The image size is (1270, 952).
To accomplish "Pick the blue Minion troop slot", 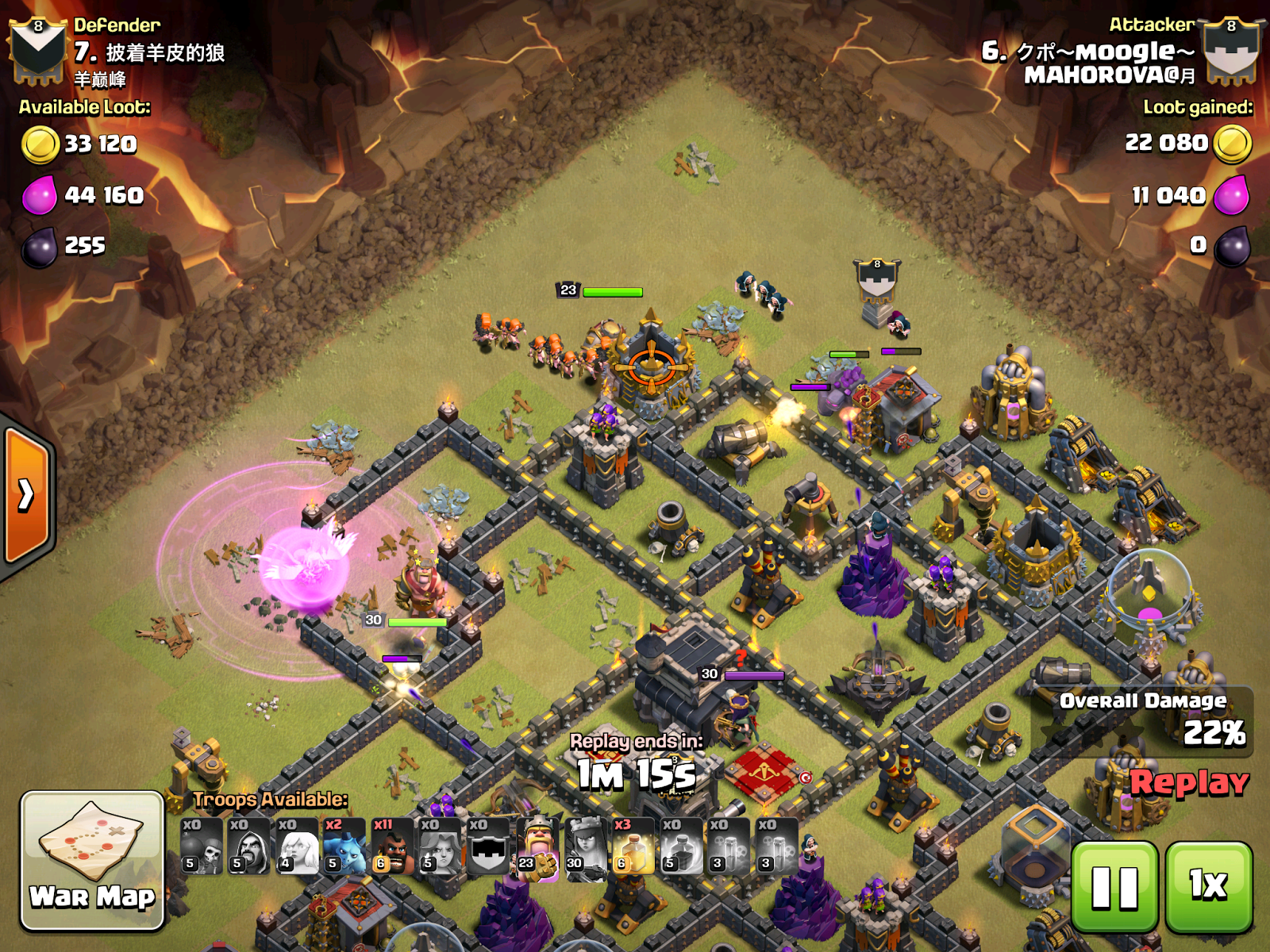I will click(x=344, y=846).
